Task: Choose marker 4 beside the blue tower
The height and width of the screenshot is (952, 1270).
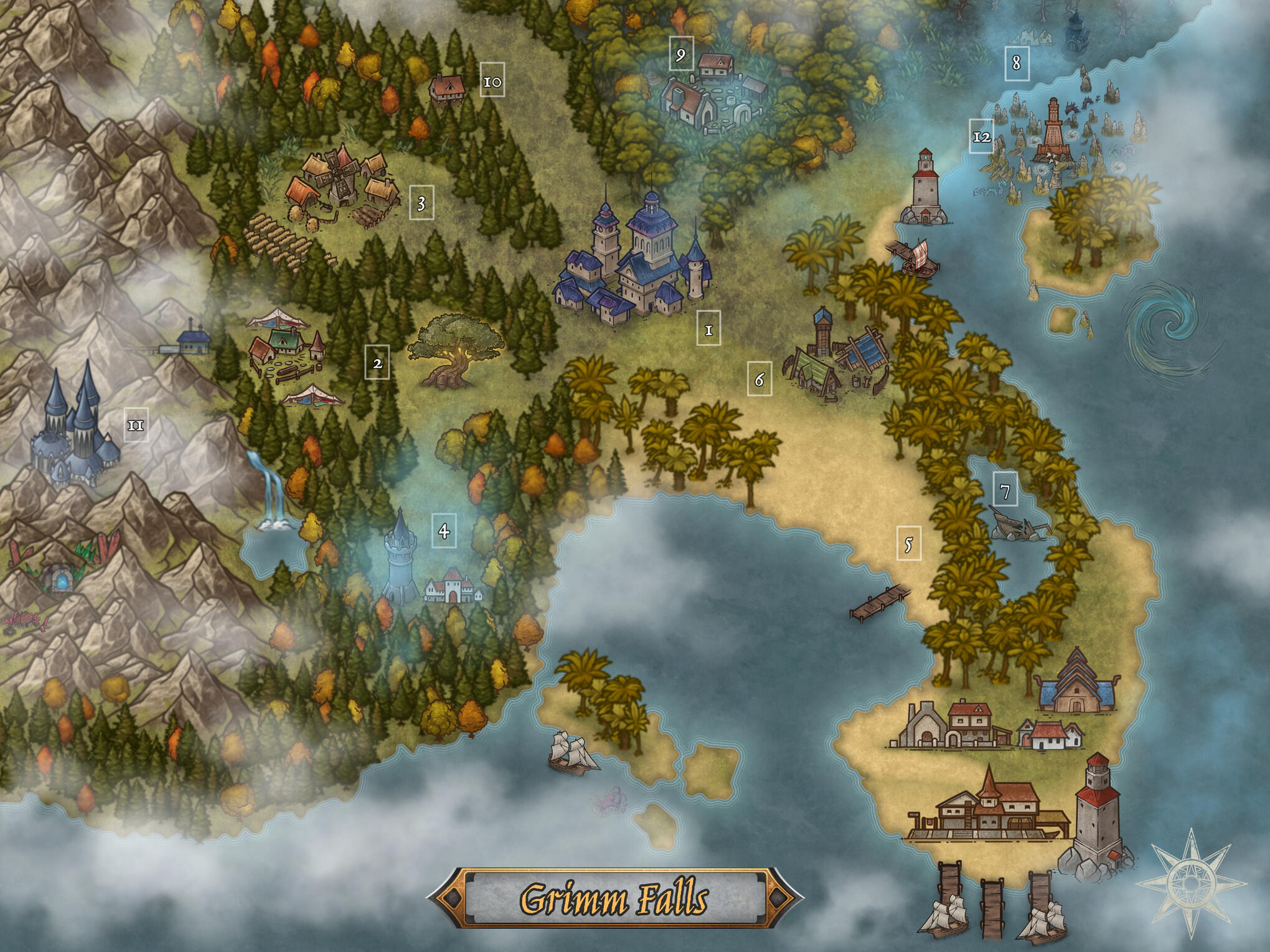Action: point(444,531)
